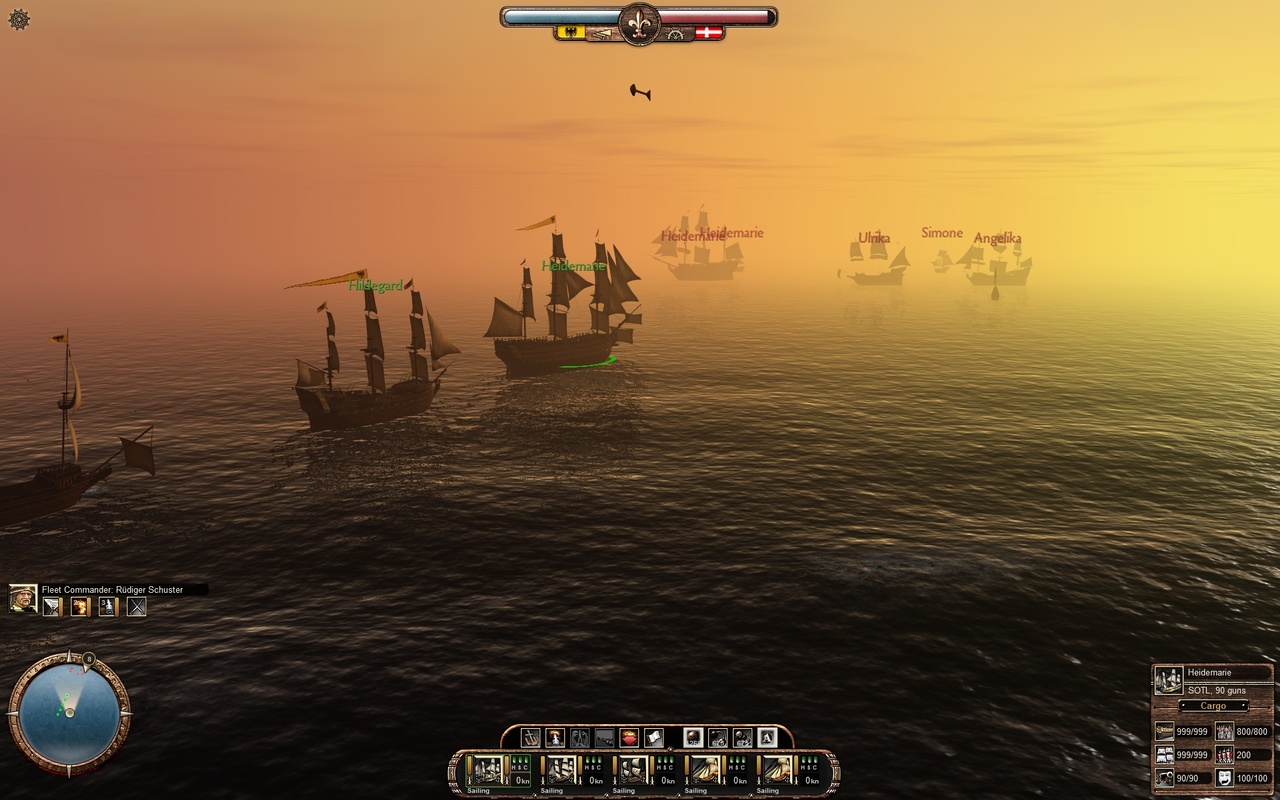Screen dimensions: 1280x800
Task: Open the settings gear menu
Action: coord(19,19)
